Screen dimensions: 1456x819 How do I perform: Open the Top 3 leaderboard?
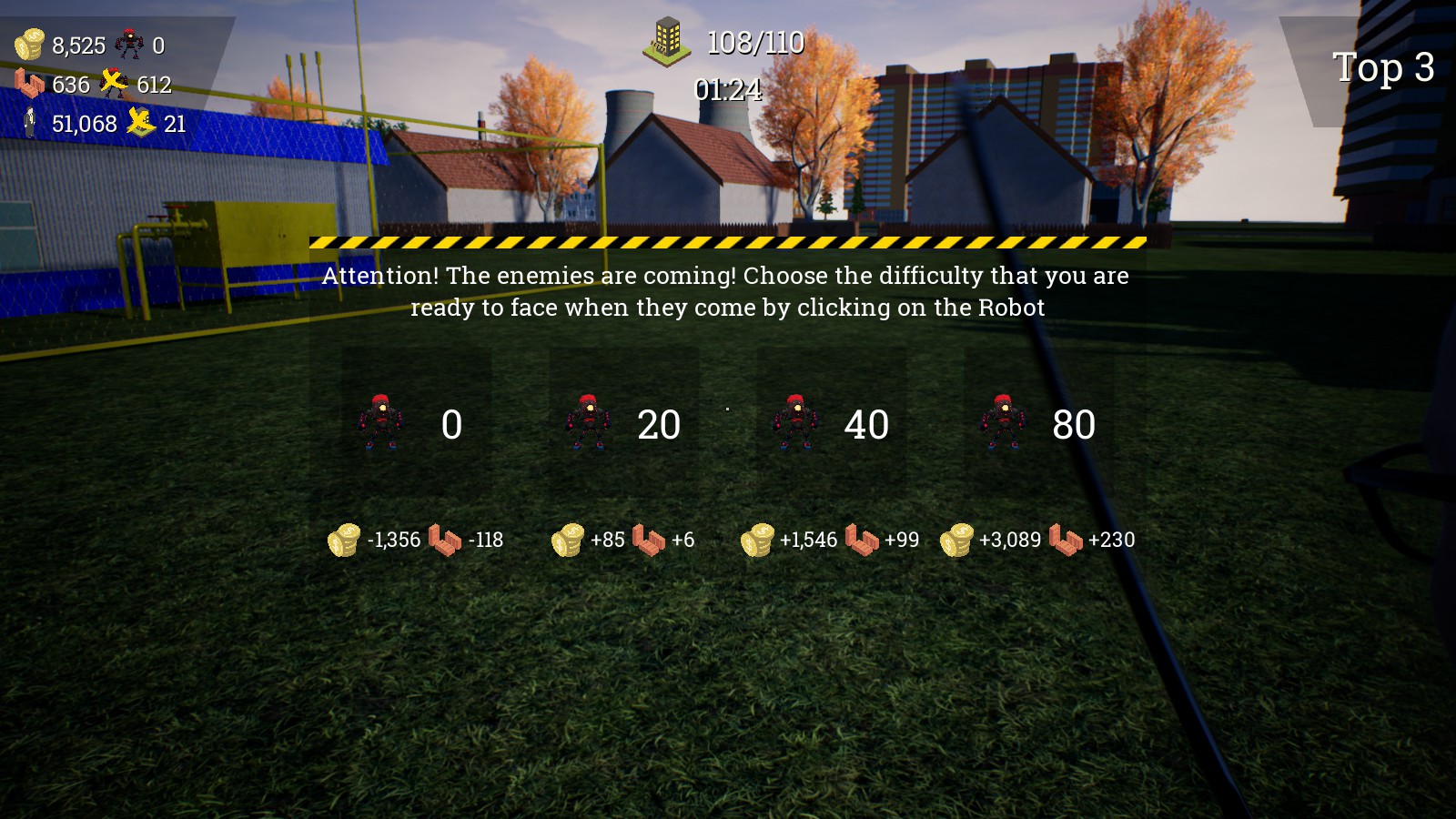coord(1381,66)
